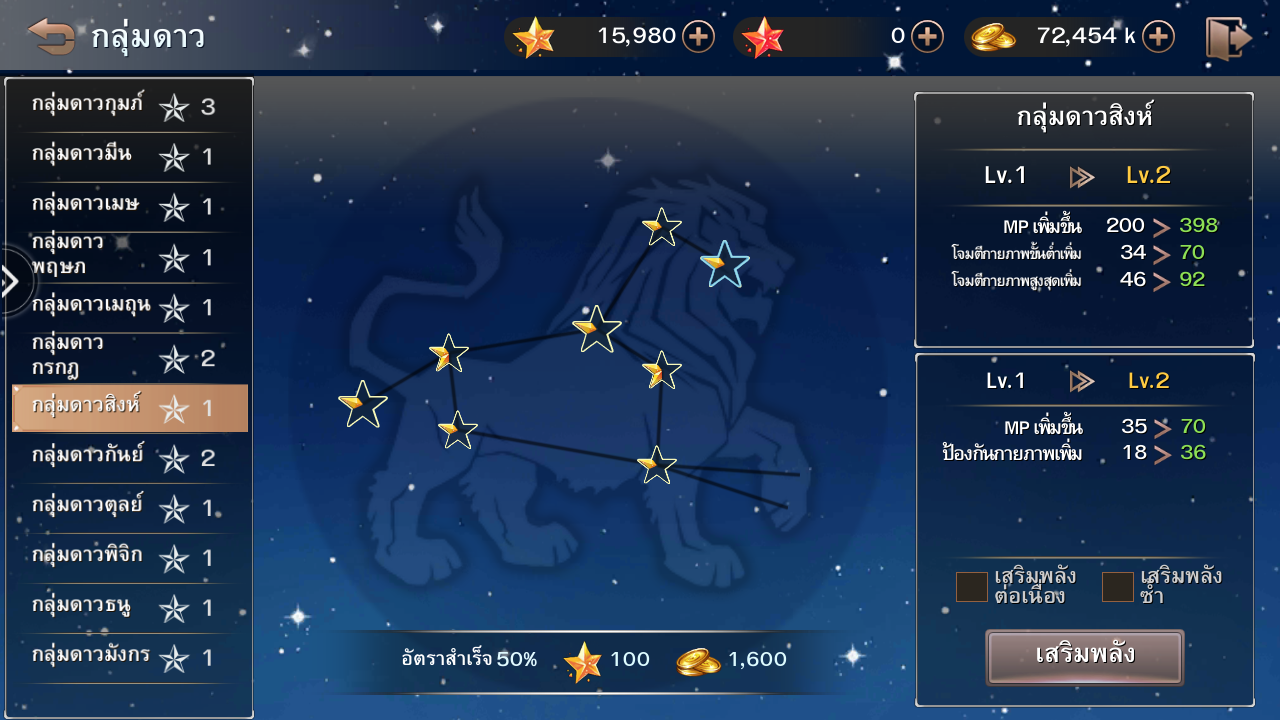
Task: Select the กลุ่มดาวพิจิก constellation
Action: [x=129, y=558]
